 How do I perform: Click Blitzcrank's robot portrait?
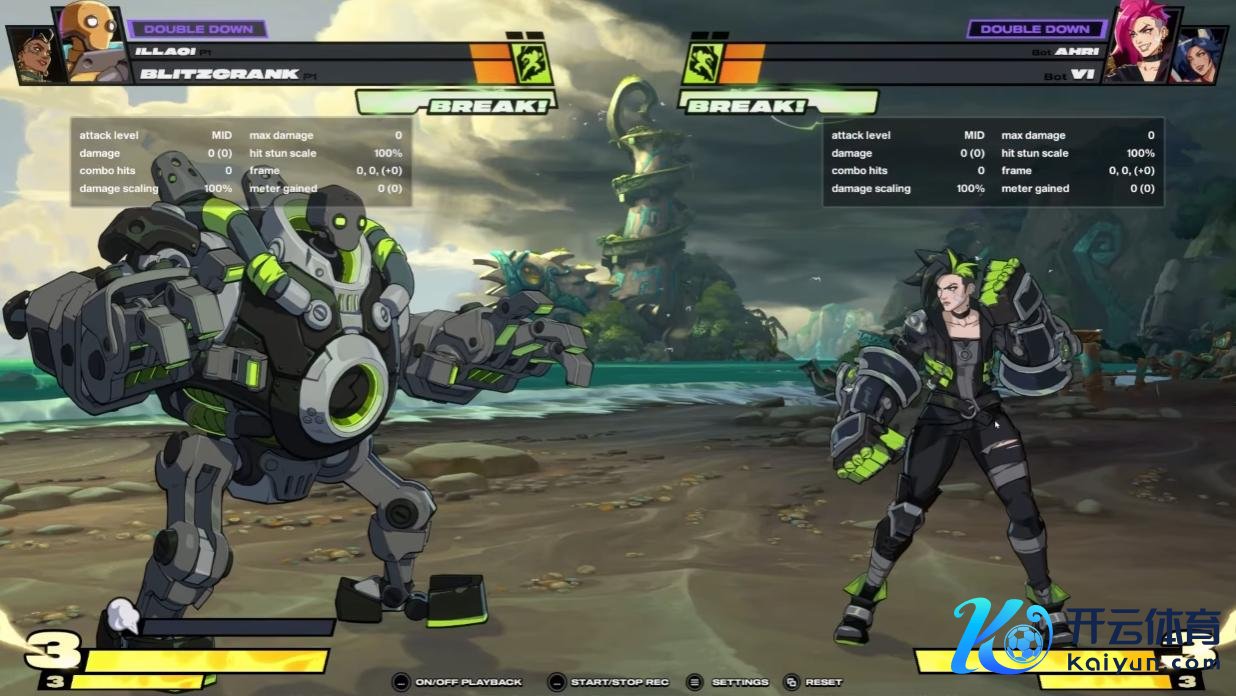[91, 40]
